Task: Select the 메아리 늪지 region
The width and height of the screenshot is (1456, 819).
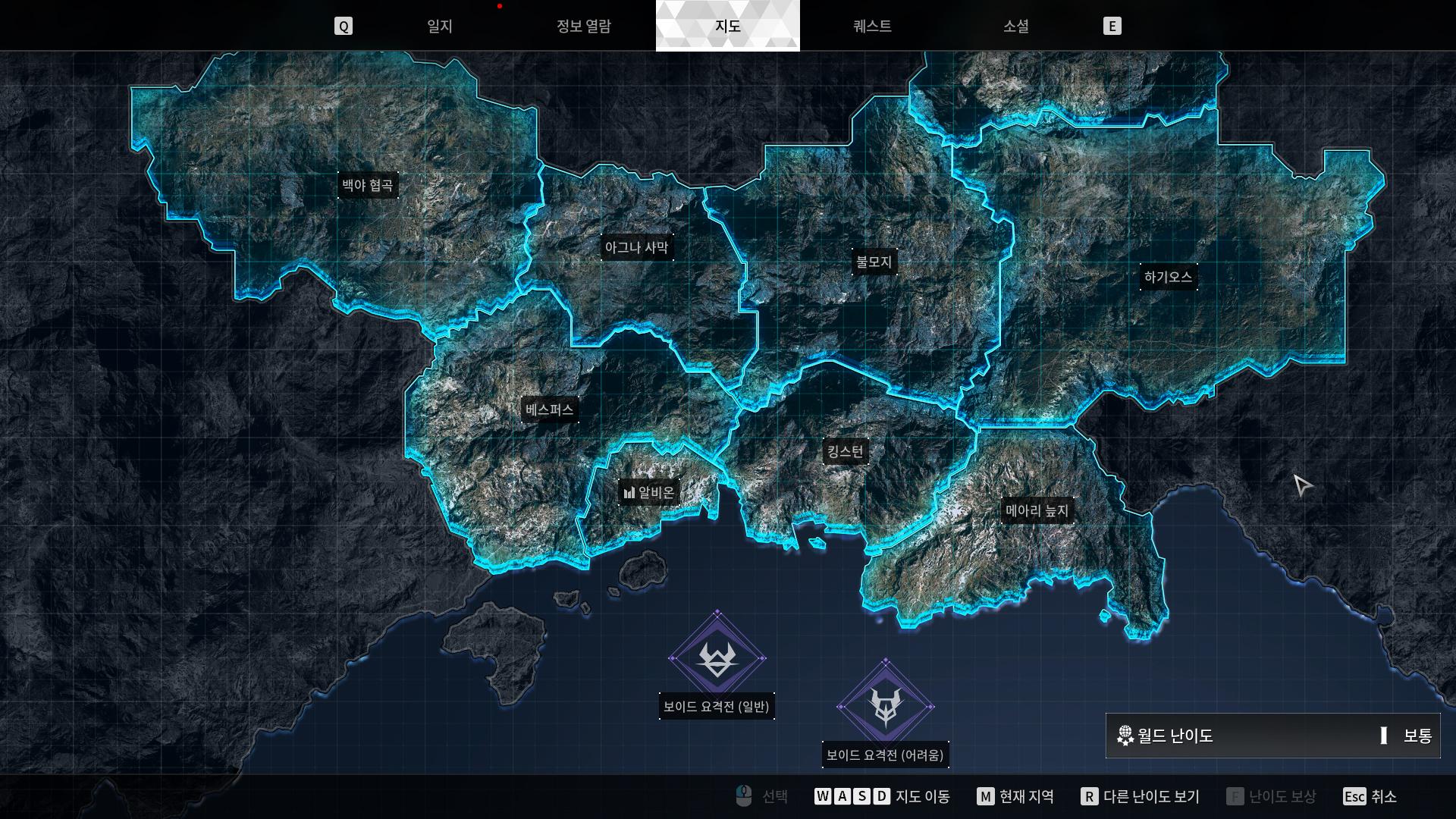Action: click(1037, 511)
